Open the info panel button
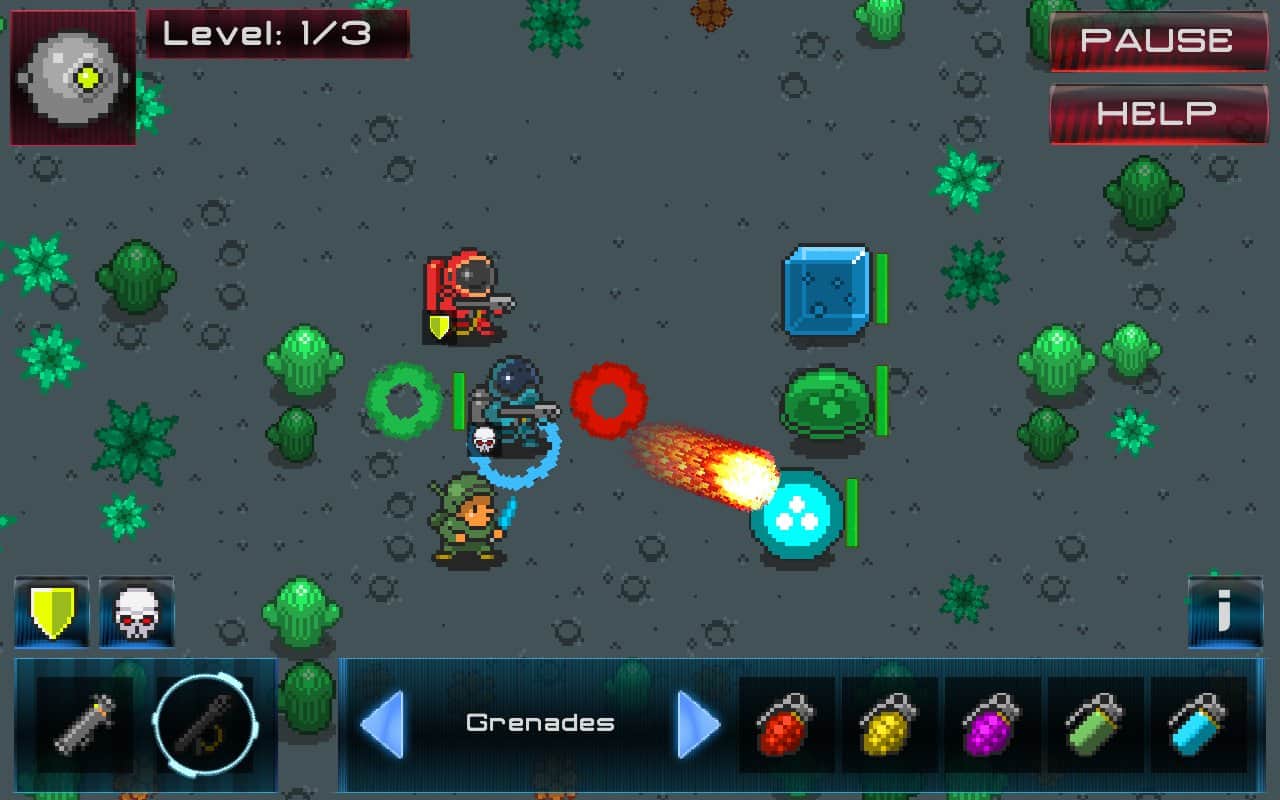The image size is (1280, 800). click(x=1224, y=612)
